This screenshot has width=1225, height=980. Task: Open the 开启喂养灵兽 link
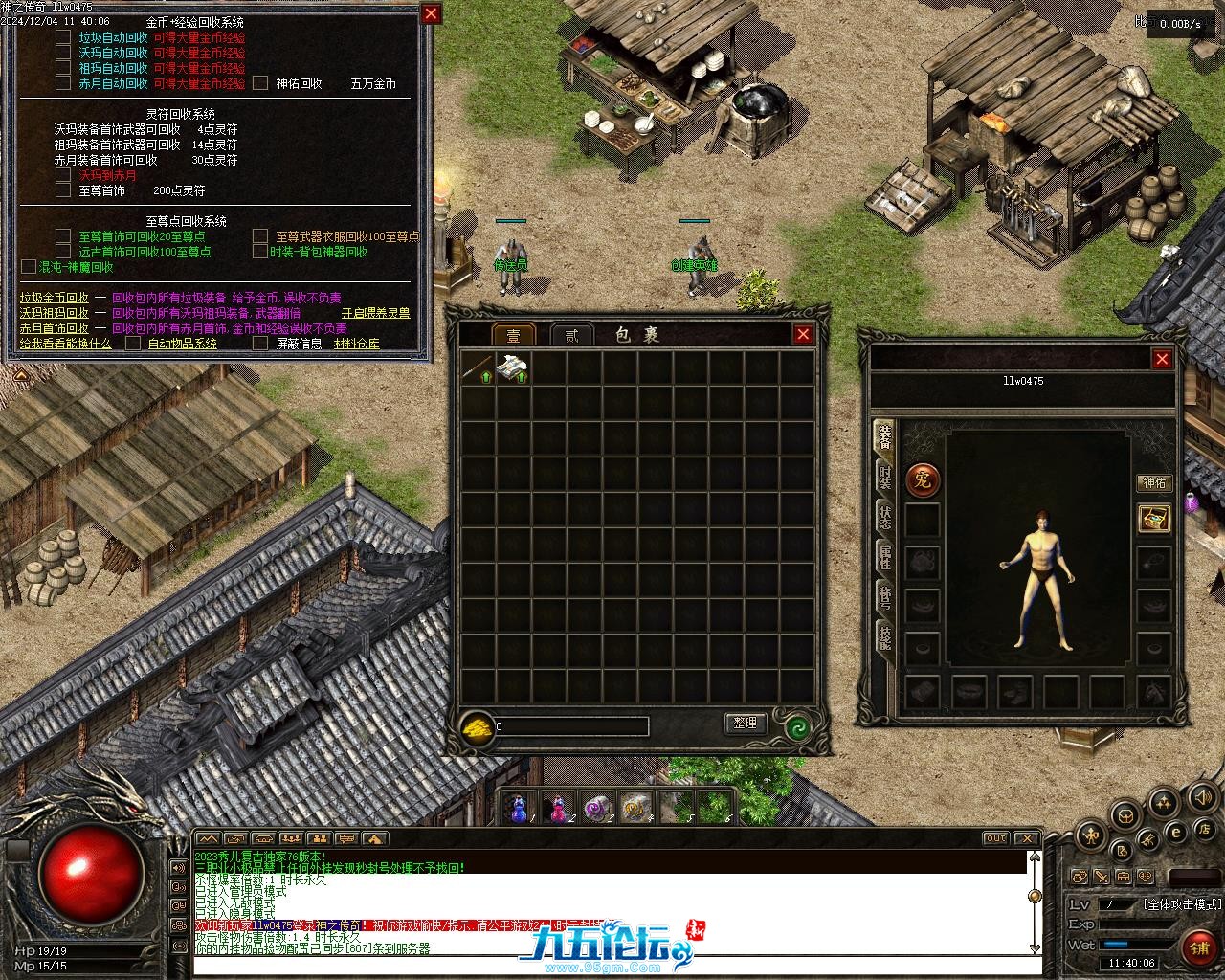tap(375, 313)
